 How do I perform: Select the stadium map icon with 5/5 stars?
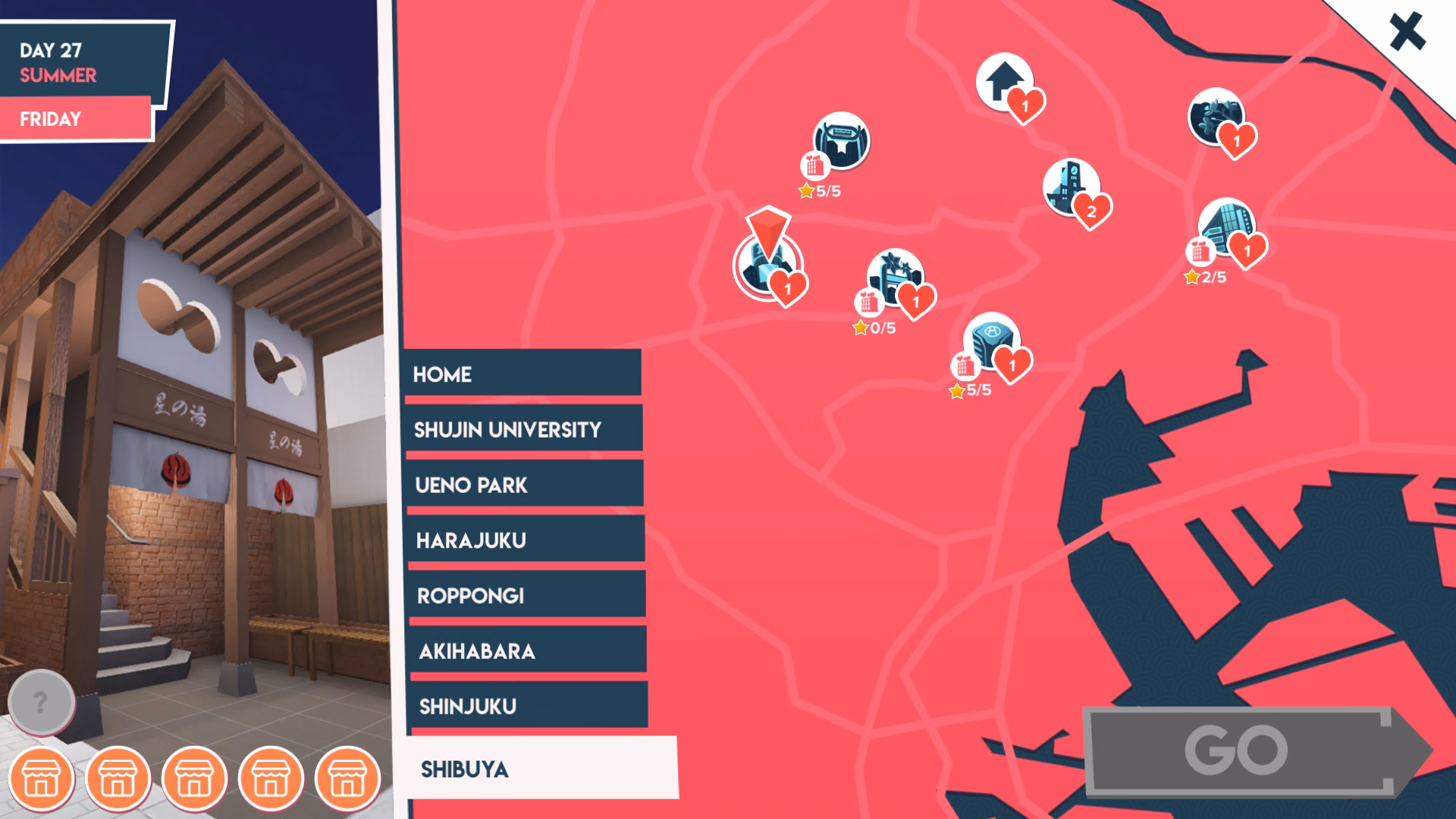click(x=842, y=143)
